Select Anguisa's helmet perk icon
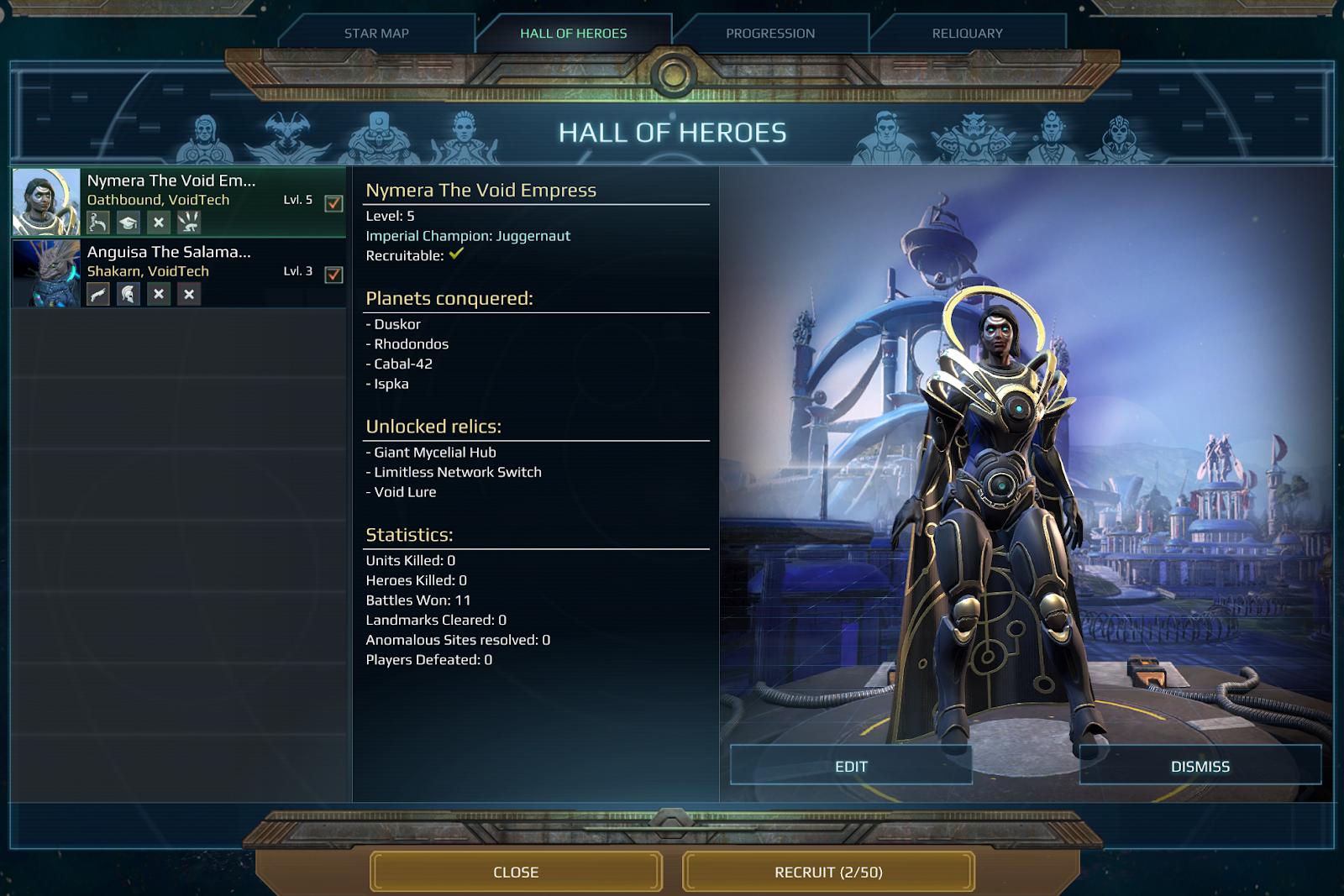 tap(129, 294)
